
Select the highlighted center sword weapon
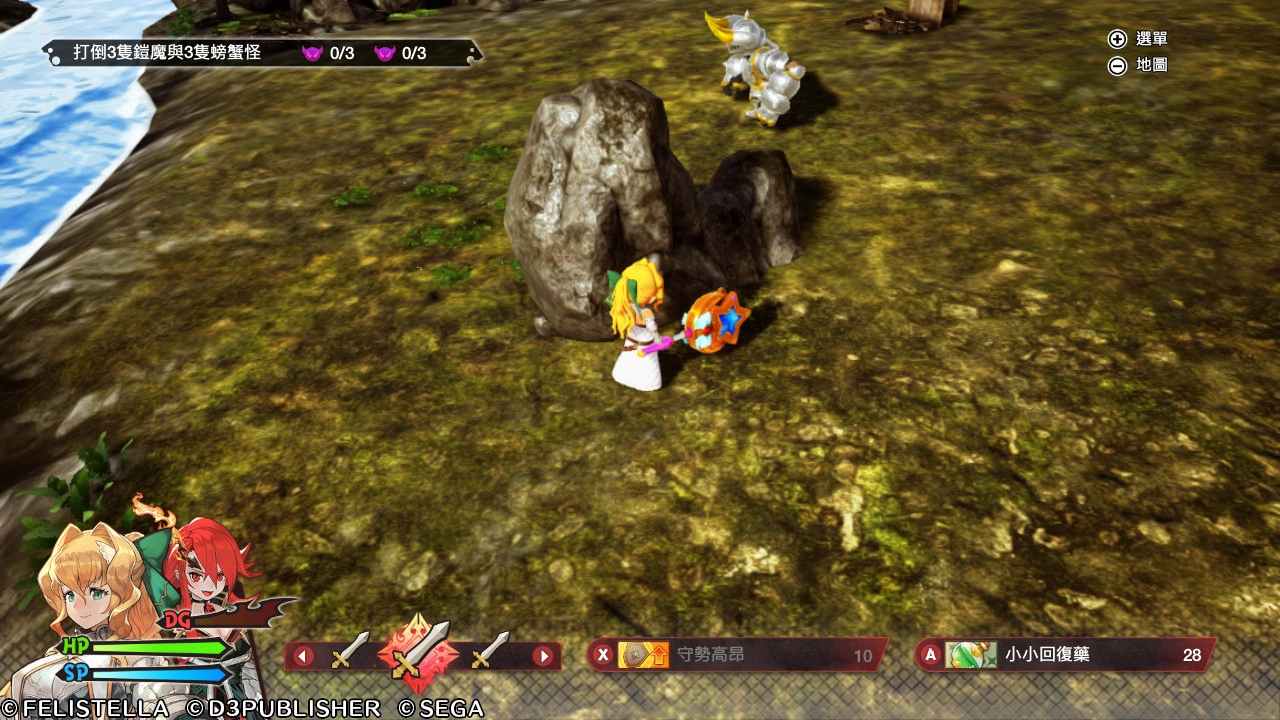[x=419, y=654]
